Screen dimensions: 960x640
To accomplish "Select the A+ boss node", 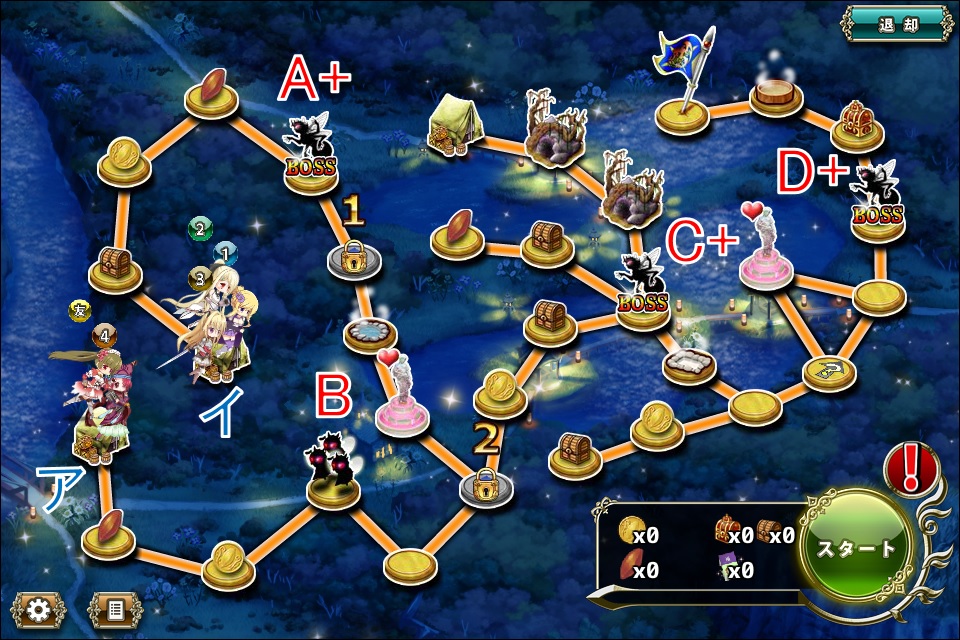I will [x=309, y=152].
